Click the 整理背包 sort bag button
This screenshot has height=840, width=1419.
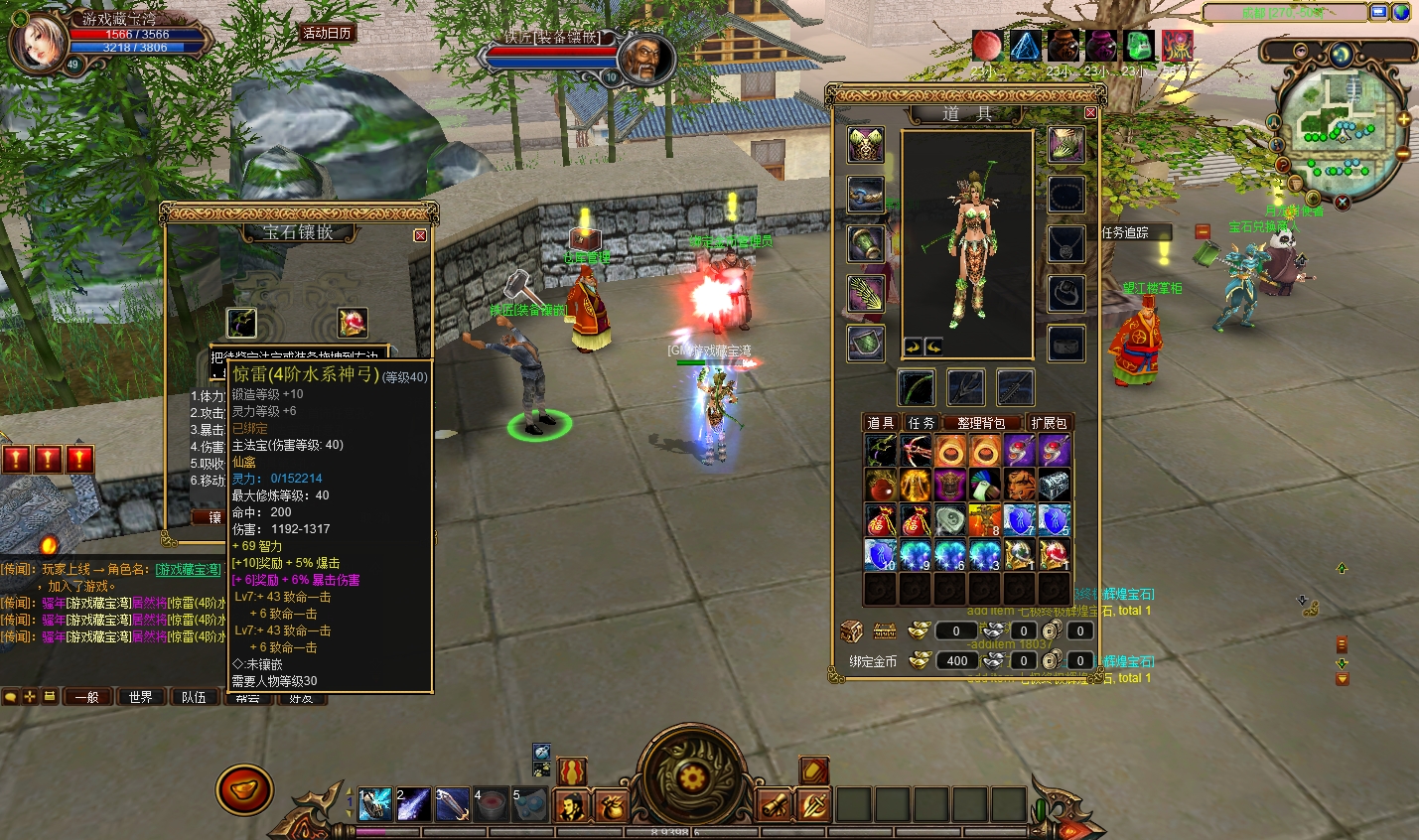(980, 423)
